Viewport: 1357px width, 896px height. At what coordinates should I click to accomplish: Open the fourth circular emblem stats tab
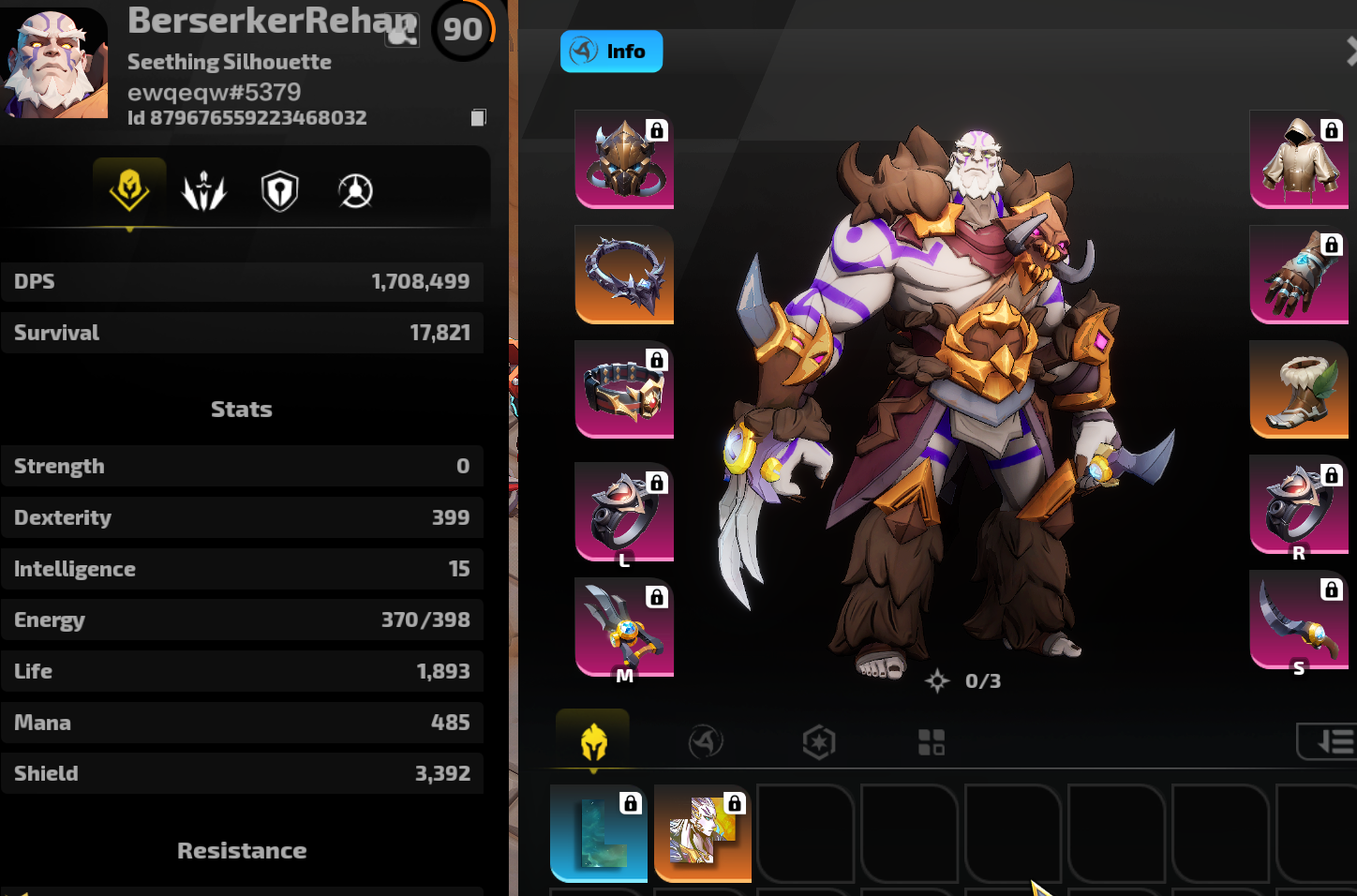[x=355, y=191]
